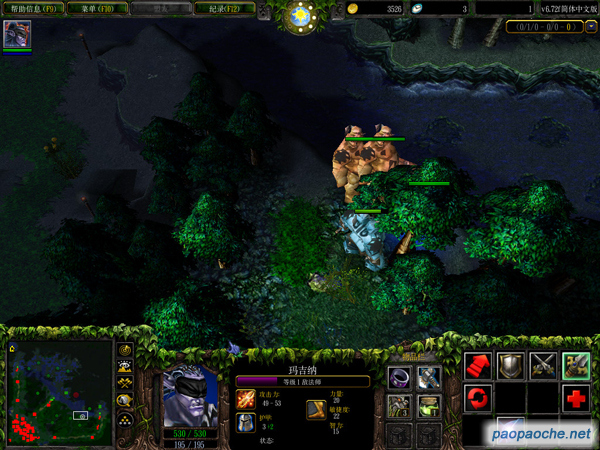Click the red swirl command icon
Viewport: 600px width, 450px height.
coord(477,398)
